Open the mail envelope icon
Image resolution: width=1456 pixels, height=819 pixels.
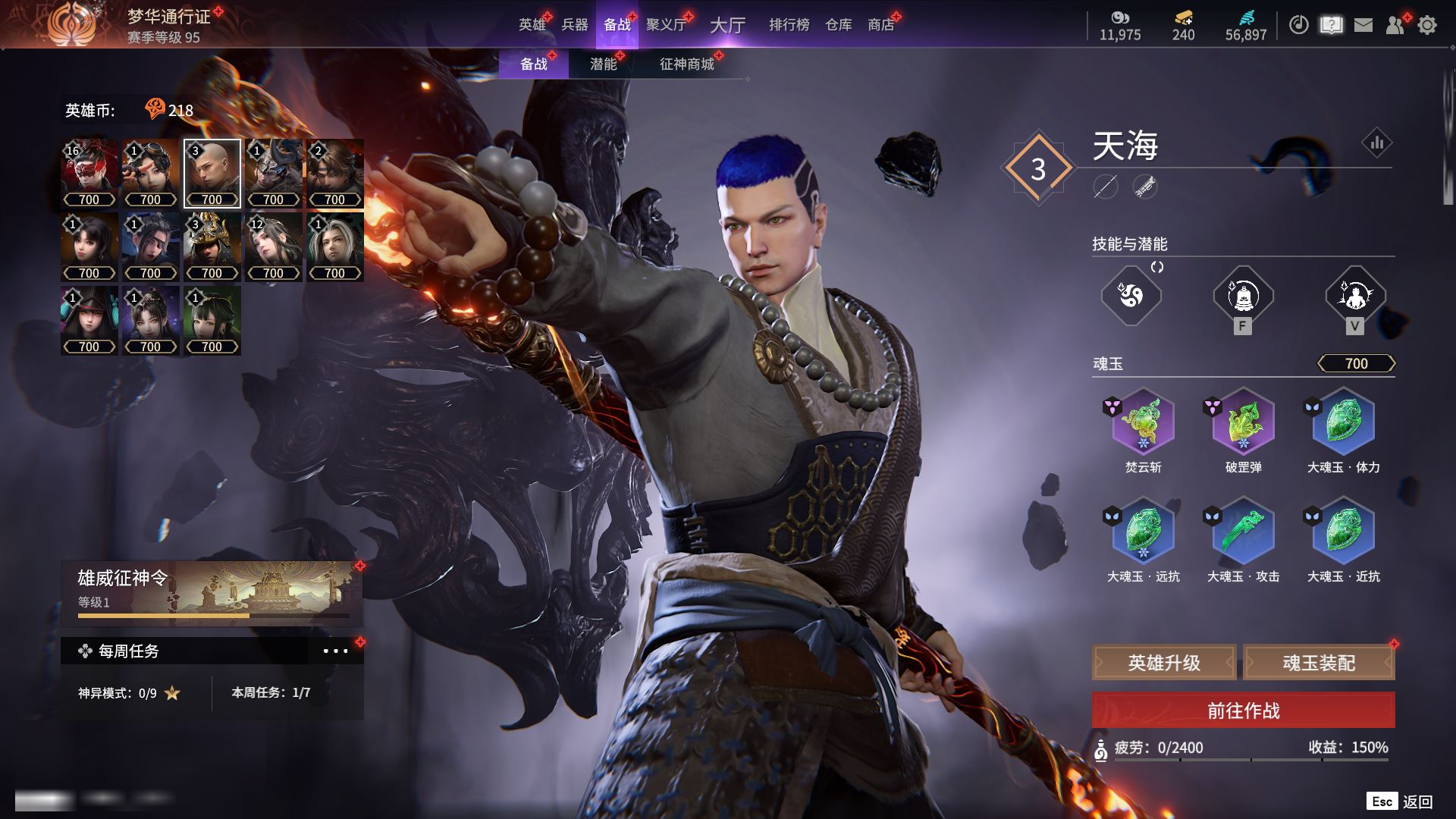(1363, 25)
